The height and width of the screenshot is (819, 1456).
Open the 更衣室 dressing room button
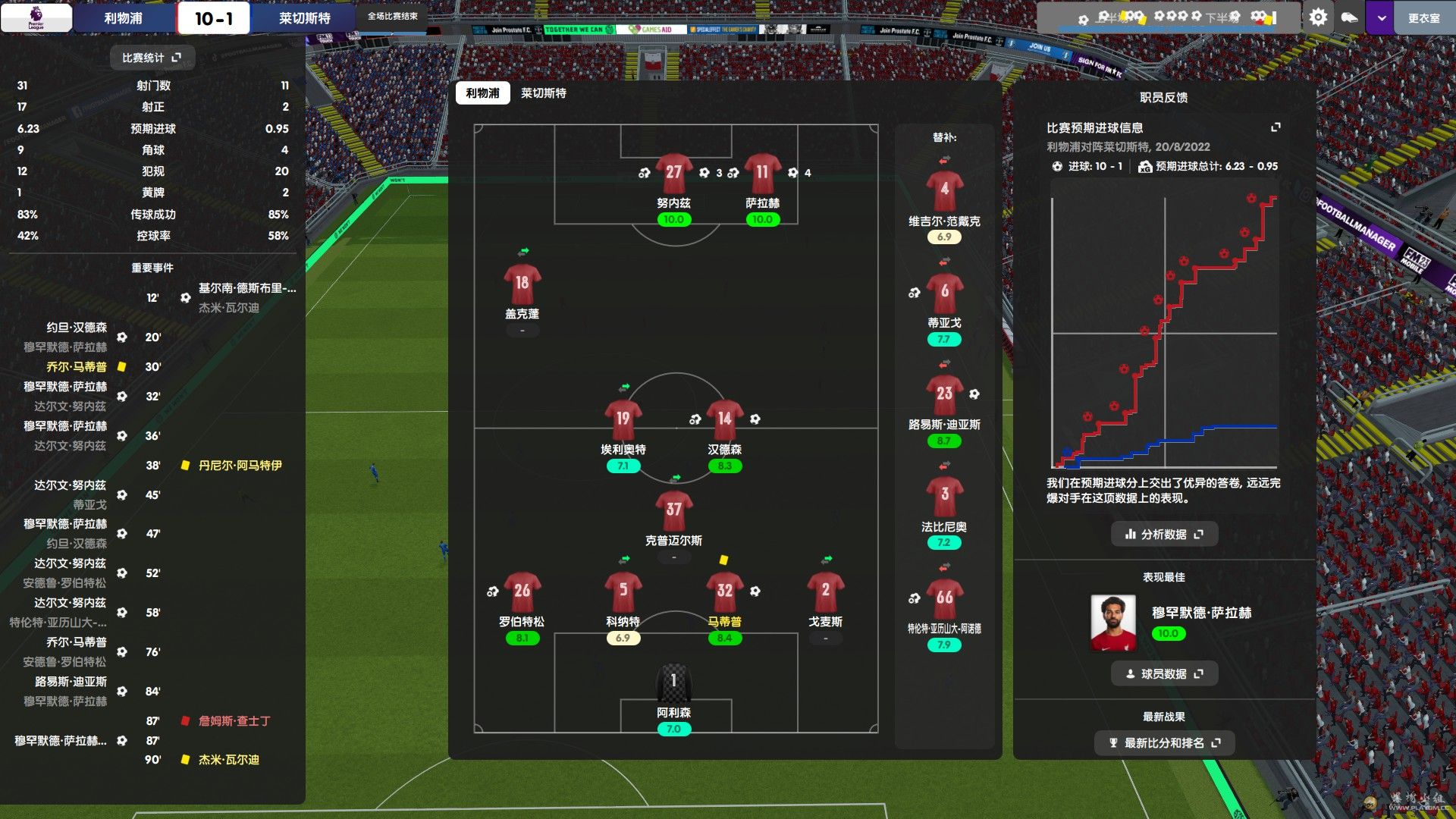pos(1423,18)
